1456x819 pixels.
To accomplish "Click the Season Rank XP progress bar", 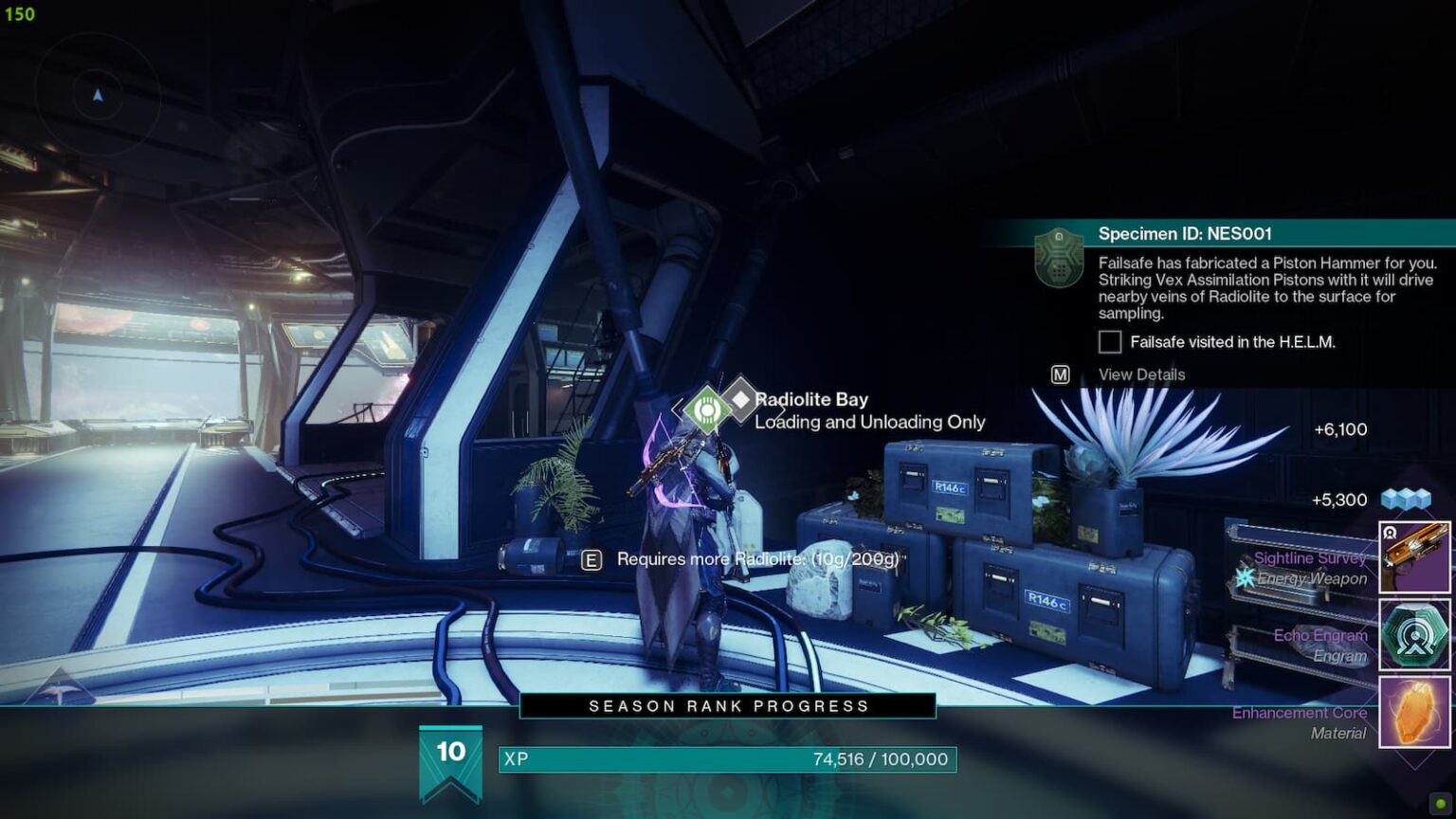I will 727,759.
